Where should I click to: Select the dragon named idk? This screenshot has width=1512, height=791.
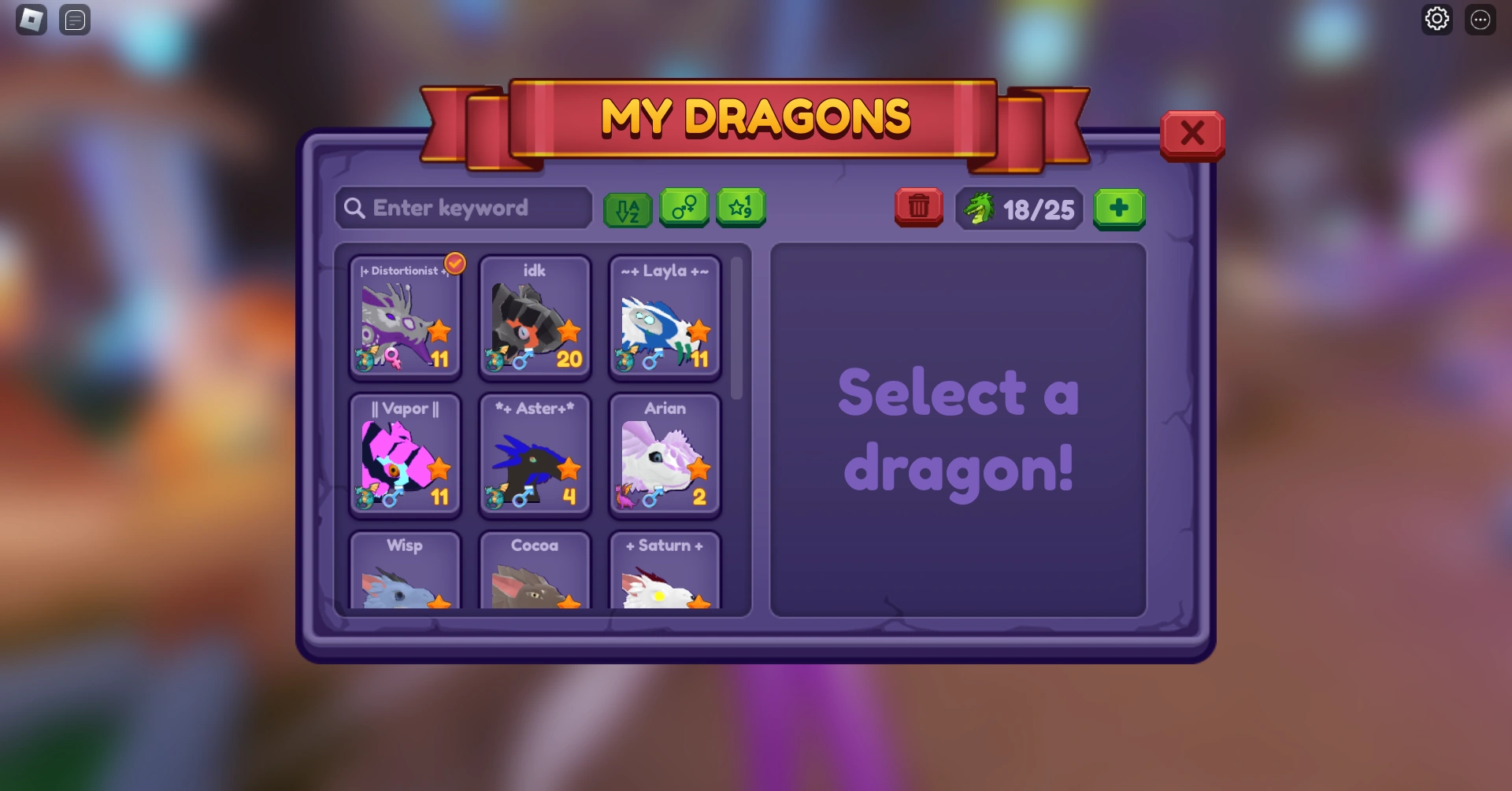[535, 318]
